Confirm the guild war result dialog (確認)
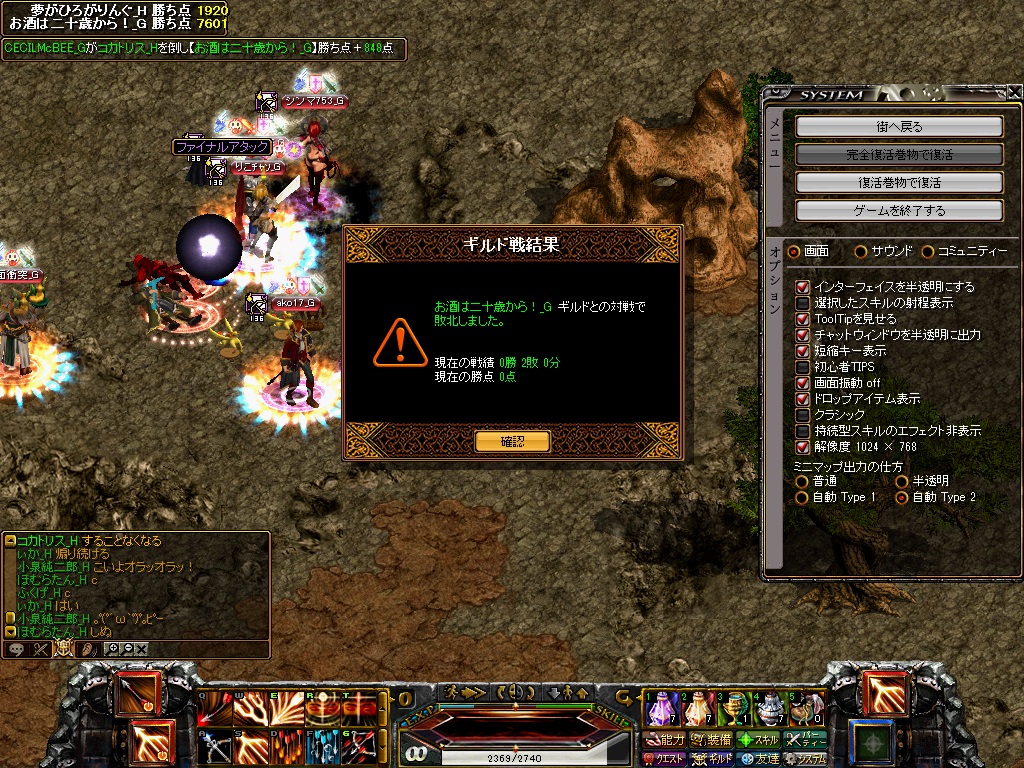The image size is (1024, 768). (512, 441)
